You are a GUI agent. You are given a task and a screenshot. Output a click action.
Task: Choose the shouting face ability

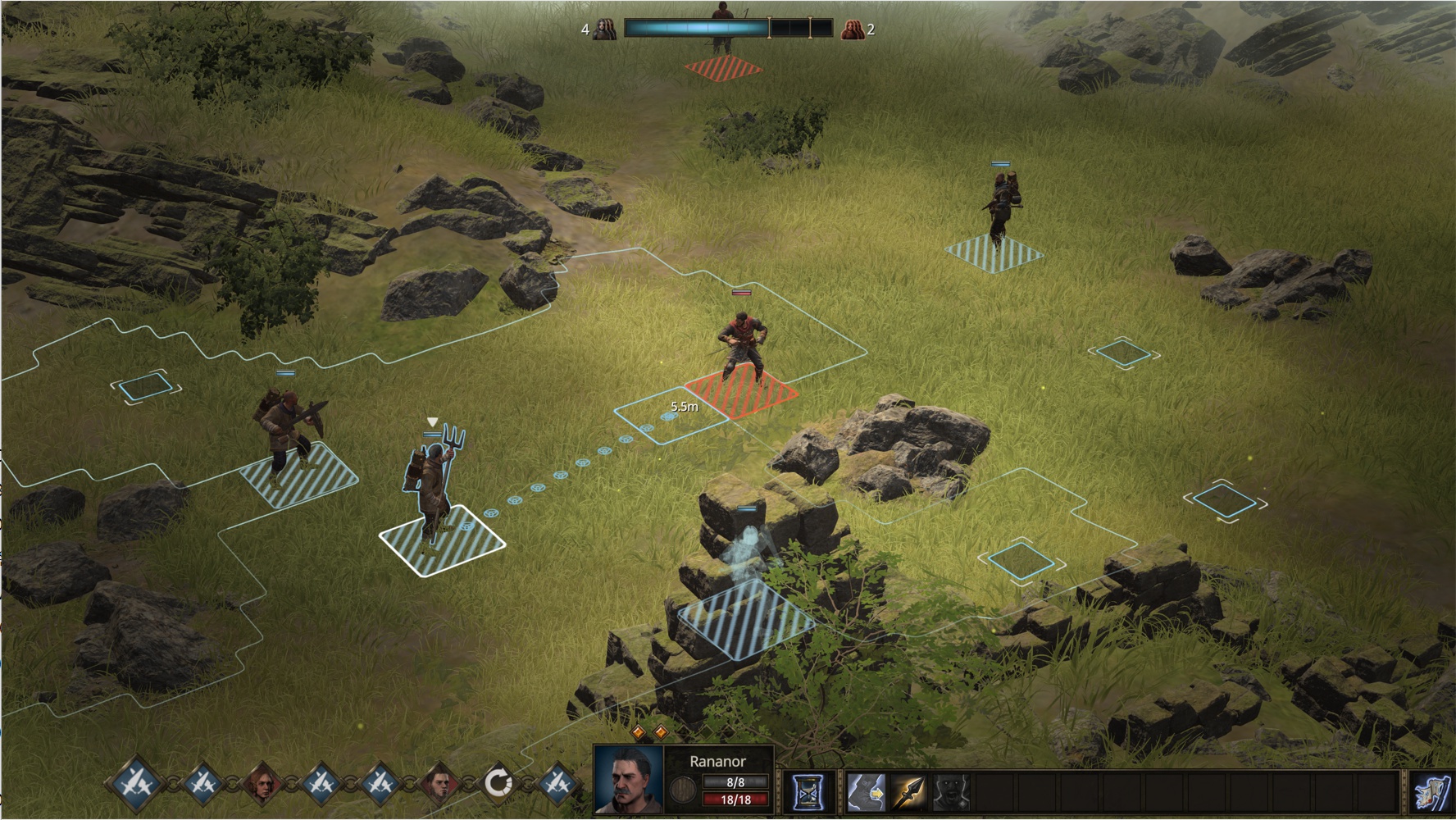coord(952,792)
